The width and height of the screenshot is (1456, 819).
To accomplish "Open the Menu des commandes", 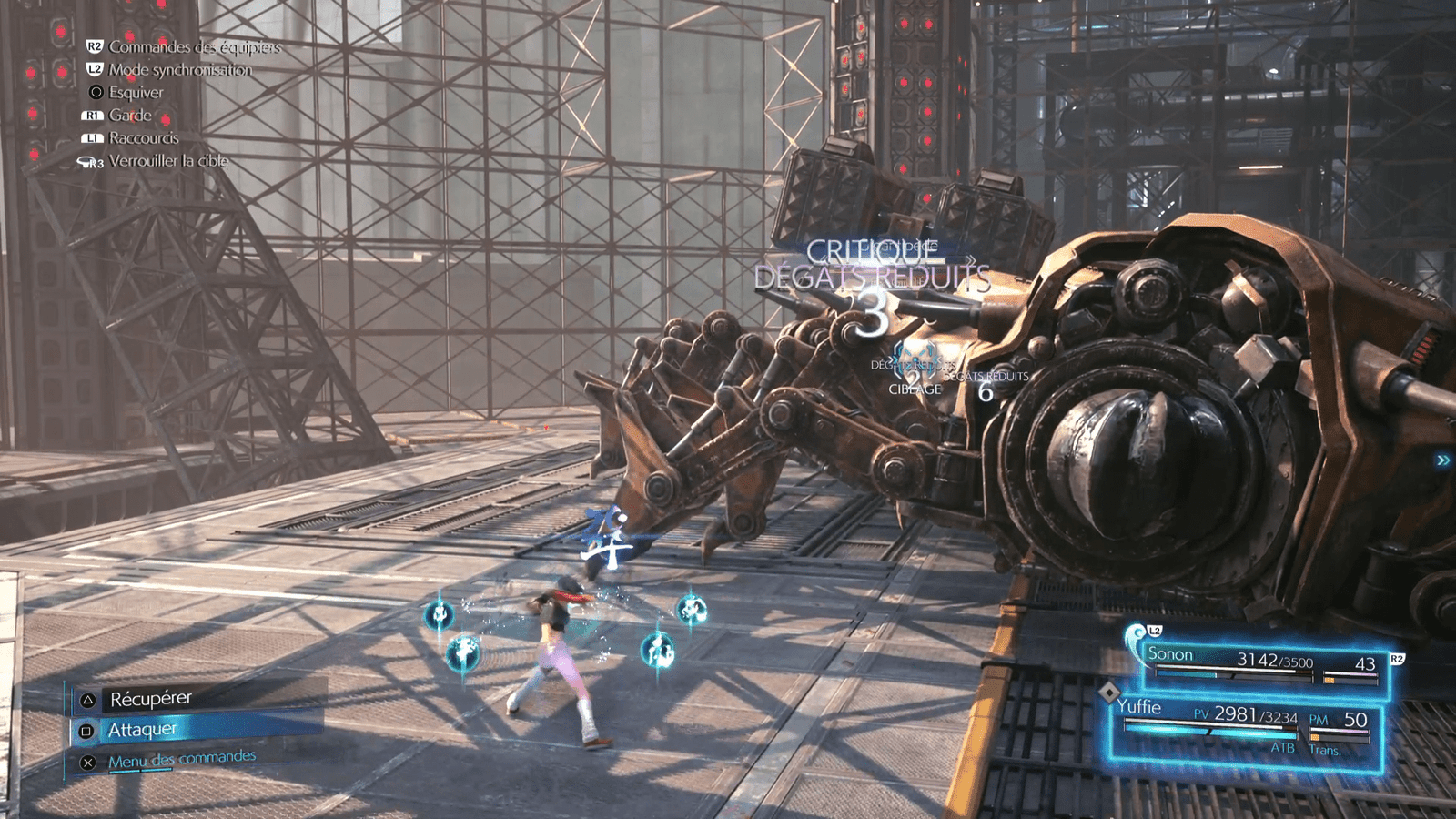I will pyautogui.click(x=181, y=759).
